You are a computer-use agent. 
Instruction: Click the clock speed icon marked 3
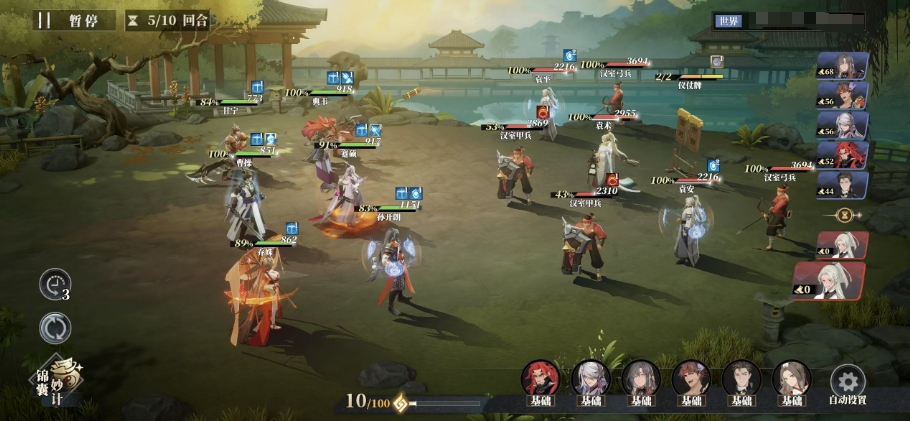56,285
